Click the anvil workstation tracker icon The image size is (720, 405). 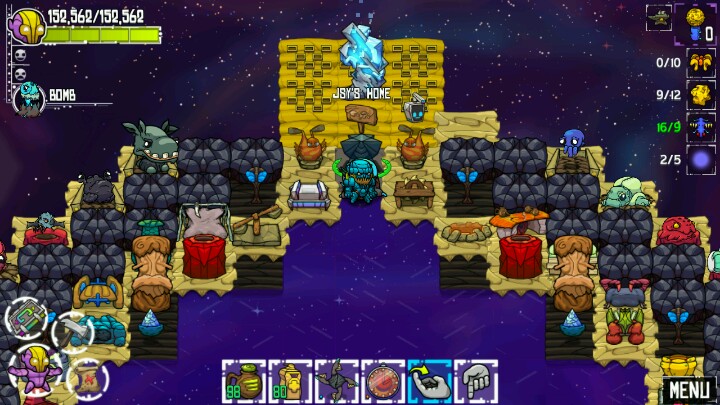659,16
